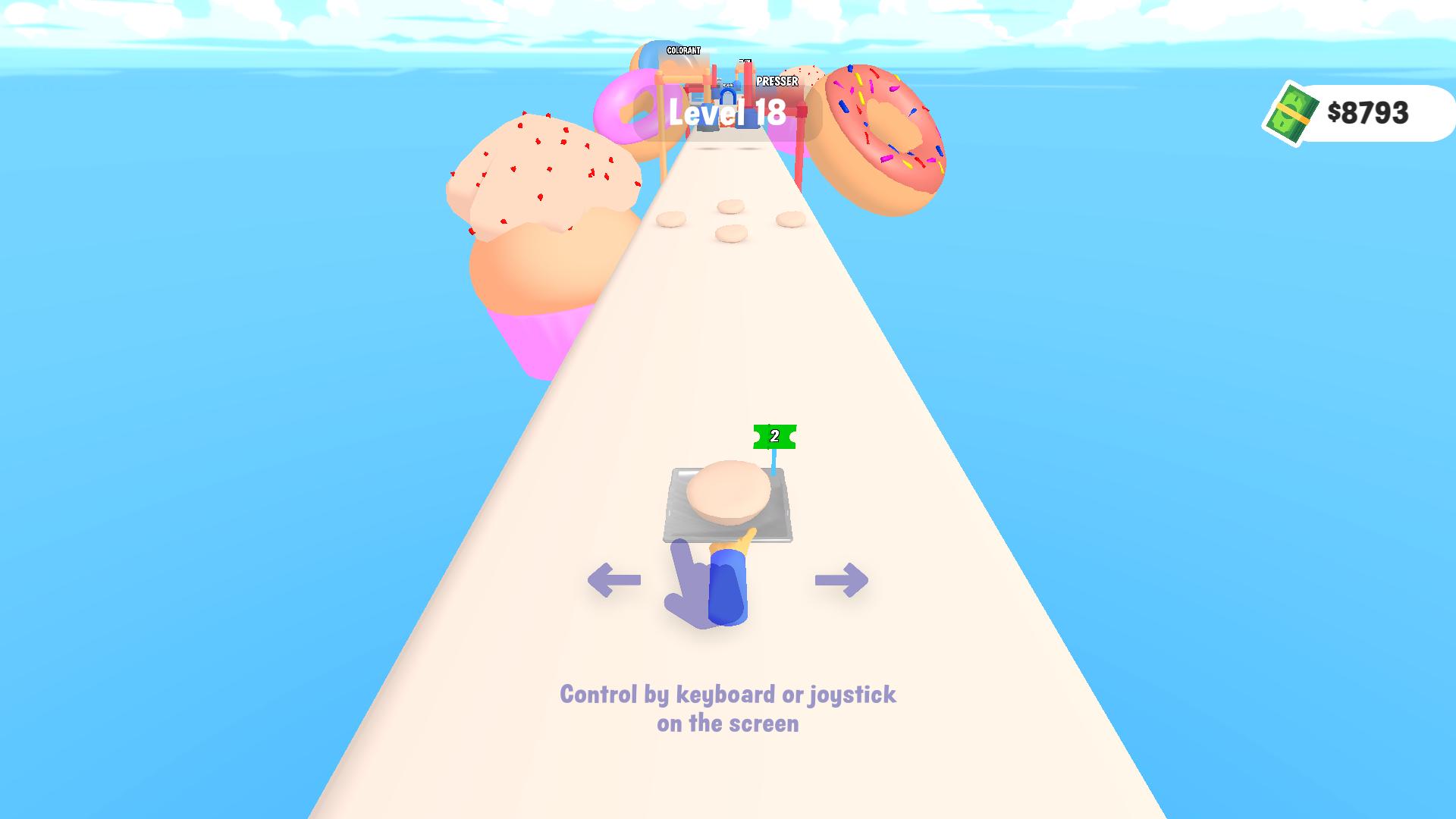This screenshot has height=819, width=1456.
Task: Tap the green ticket flag showing 2
Action: [x=774, y=435]
